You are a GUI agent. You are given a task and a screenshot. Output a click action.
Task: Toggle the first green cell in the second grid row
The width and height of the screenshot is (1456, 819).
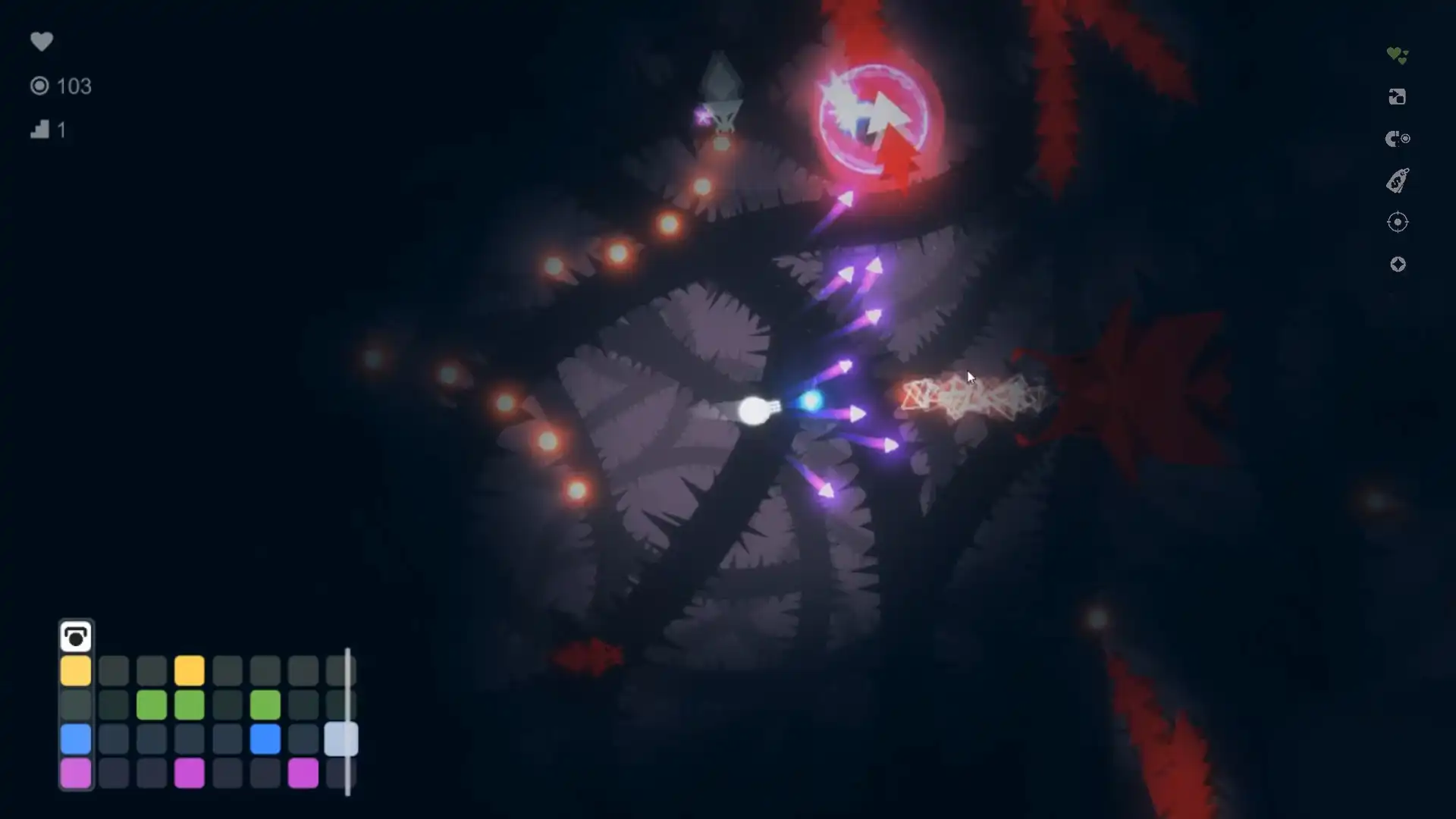(x=152, y=704)
